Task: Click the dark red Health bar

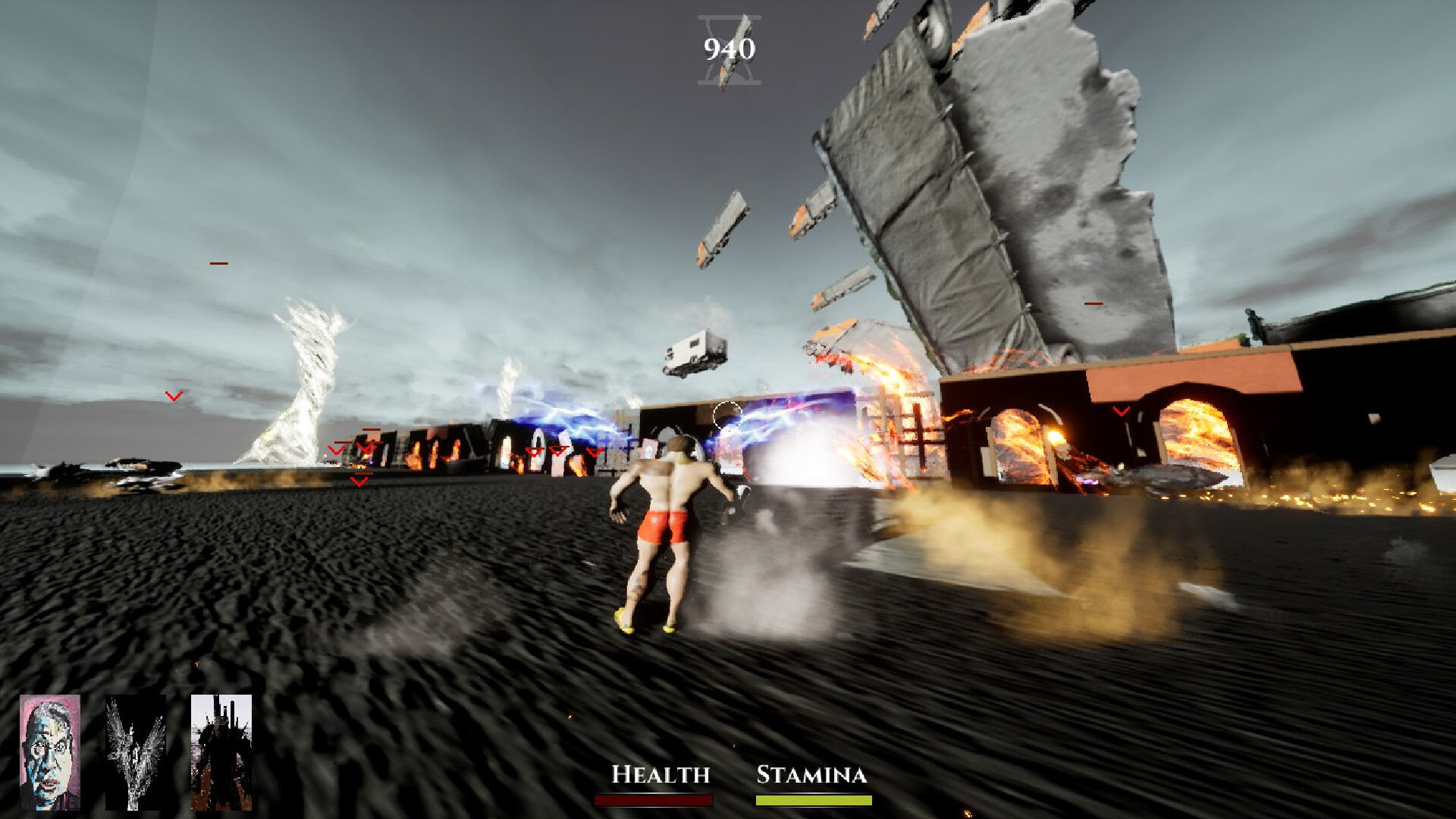Action: tap(653, 799)
